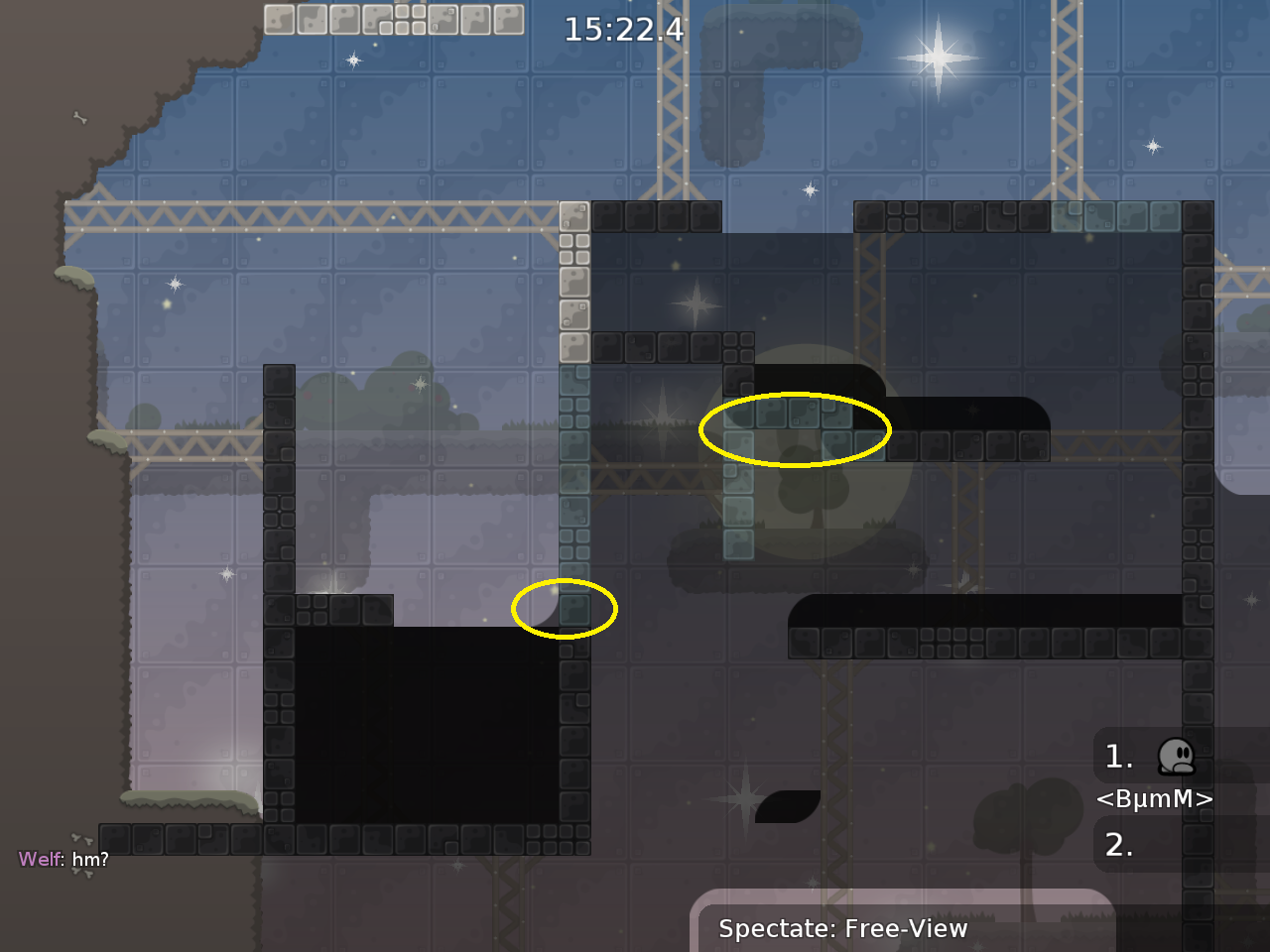Toggle the small yellow circled corner marker

[x=566, y=610]
